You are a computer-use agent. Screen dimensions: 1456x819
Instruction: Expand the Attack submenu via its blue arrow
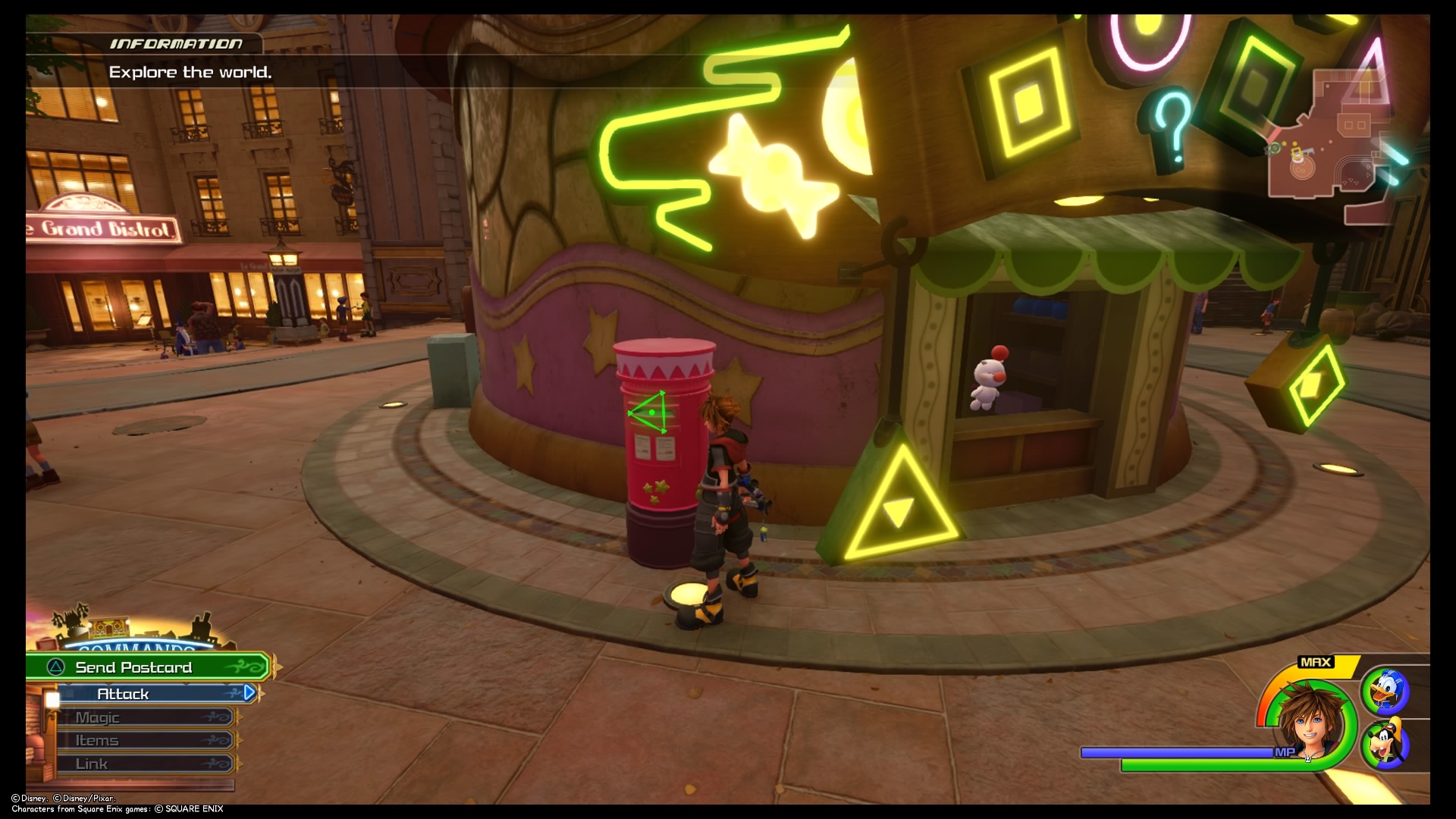coord(250,692)
